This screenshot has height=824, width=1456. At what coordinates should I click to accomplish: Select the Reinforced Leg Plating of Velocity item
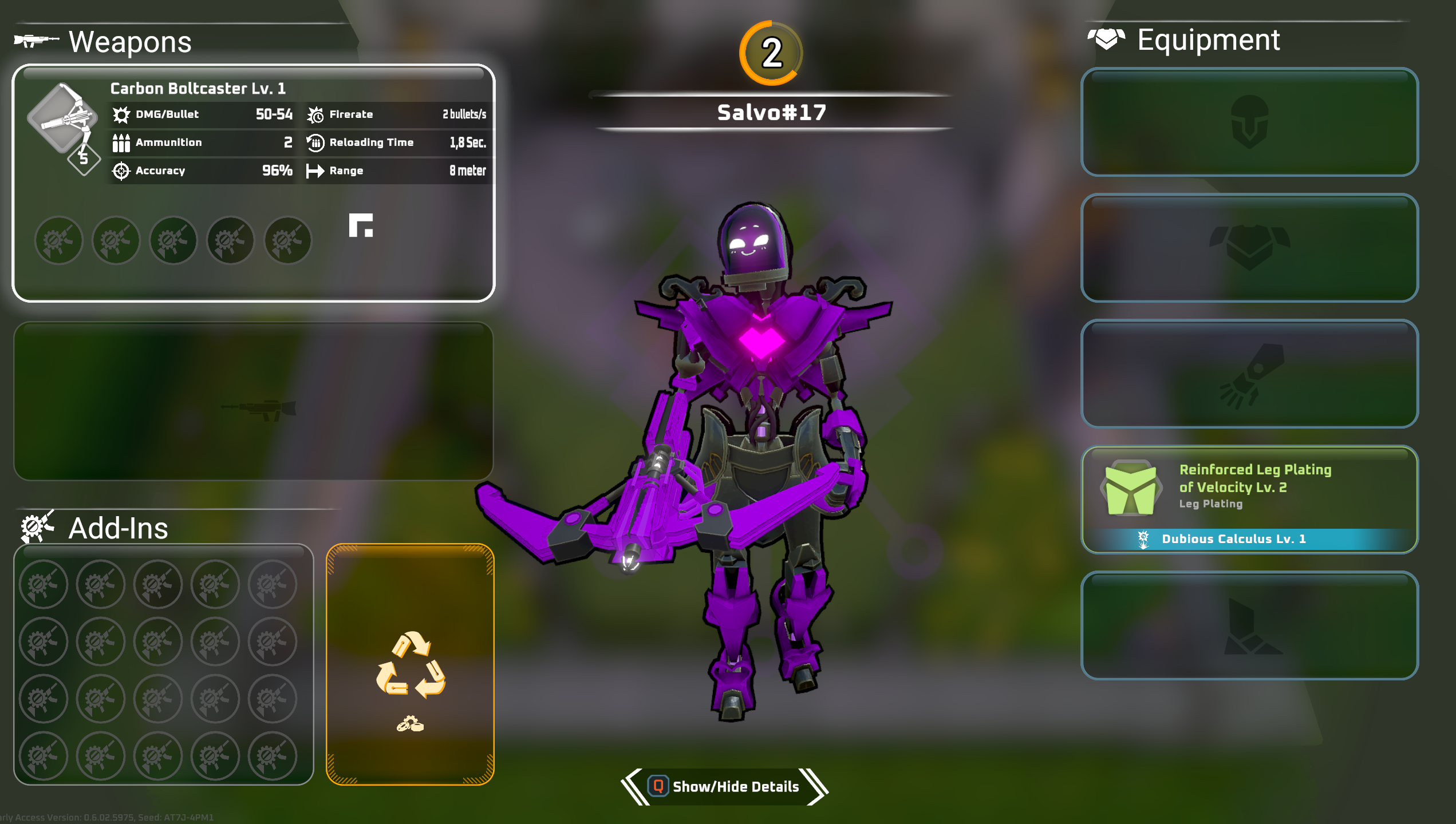(1249, 487)
